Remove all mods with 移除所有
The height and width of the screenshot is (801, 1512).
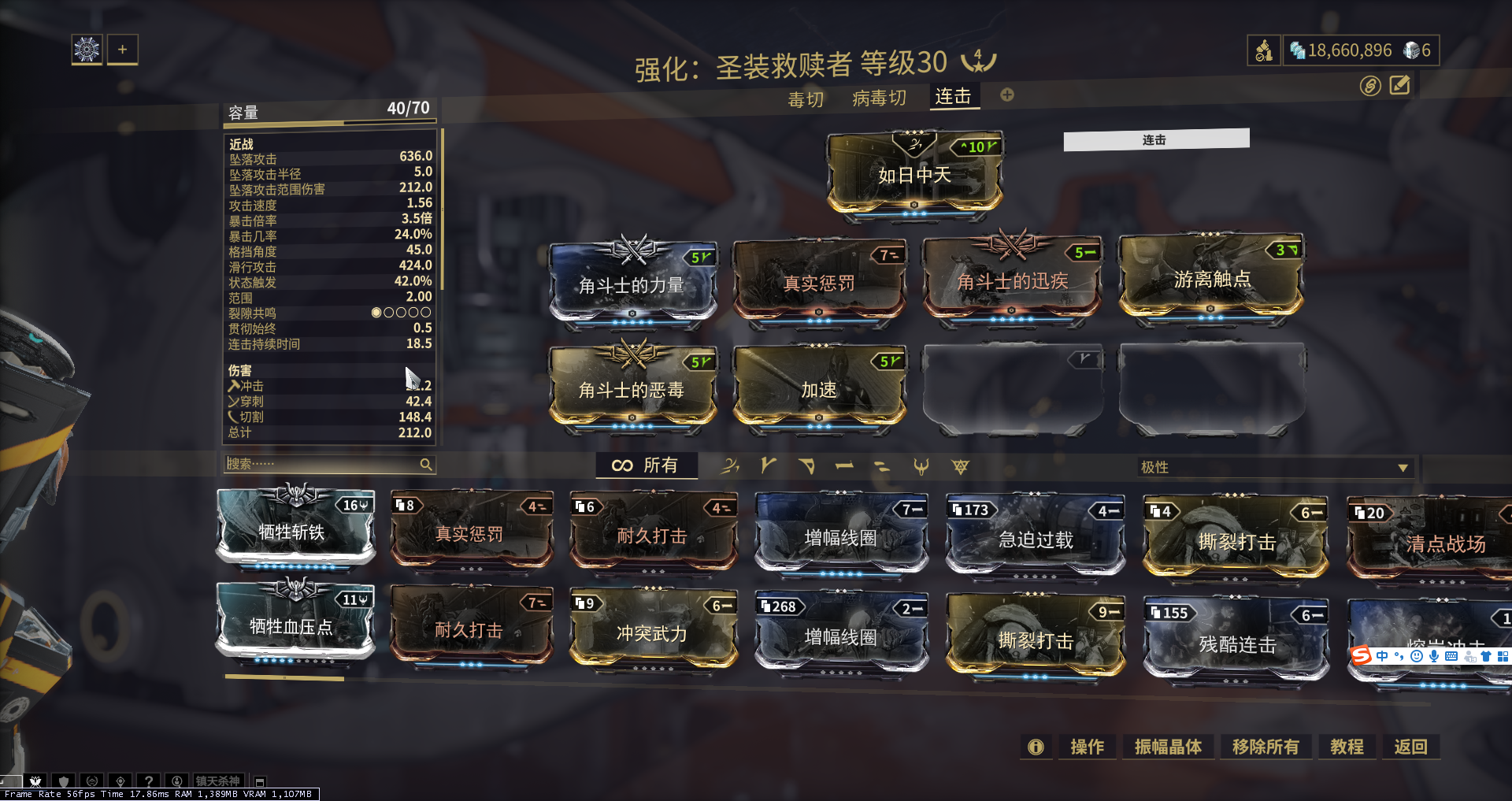pos(1266,747)
